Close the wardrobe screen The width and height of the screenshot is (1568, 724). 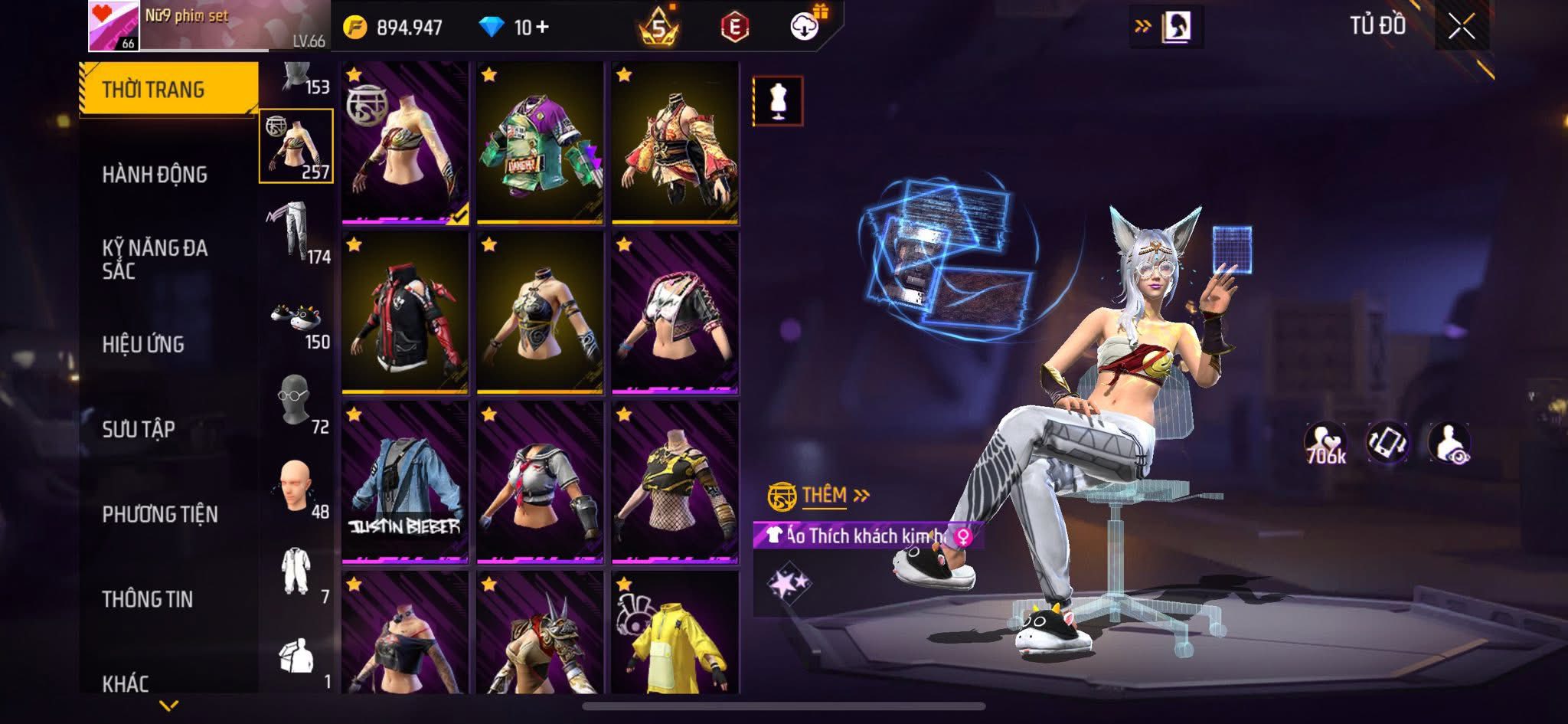1461,28
